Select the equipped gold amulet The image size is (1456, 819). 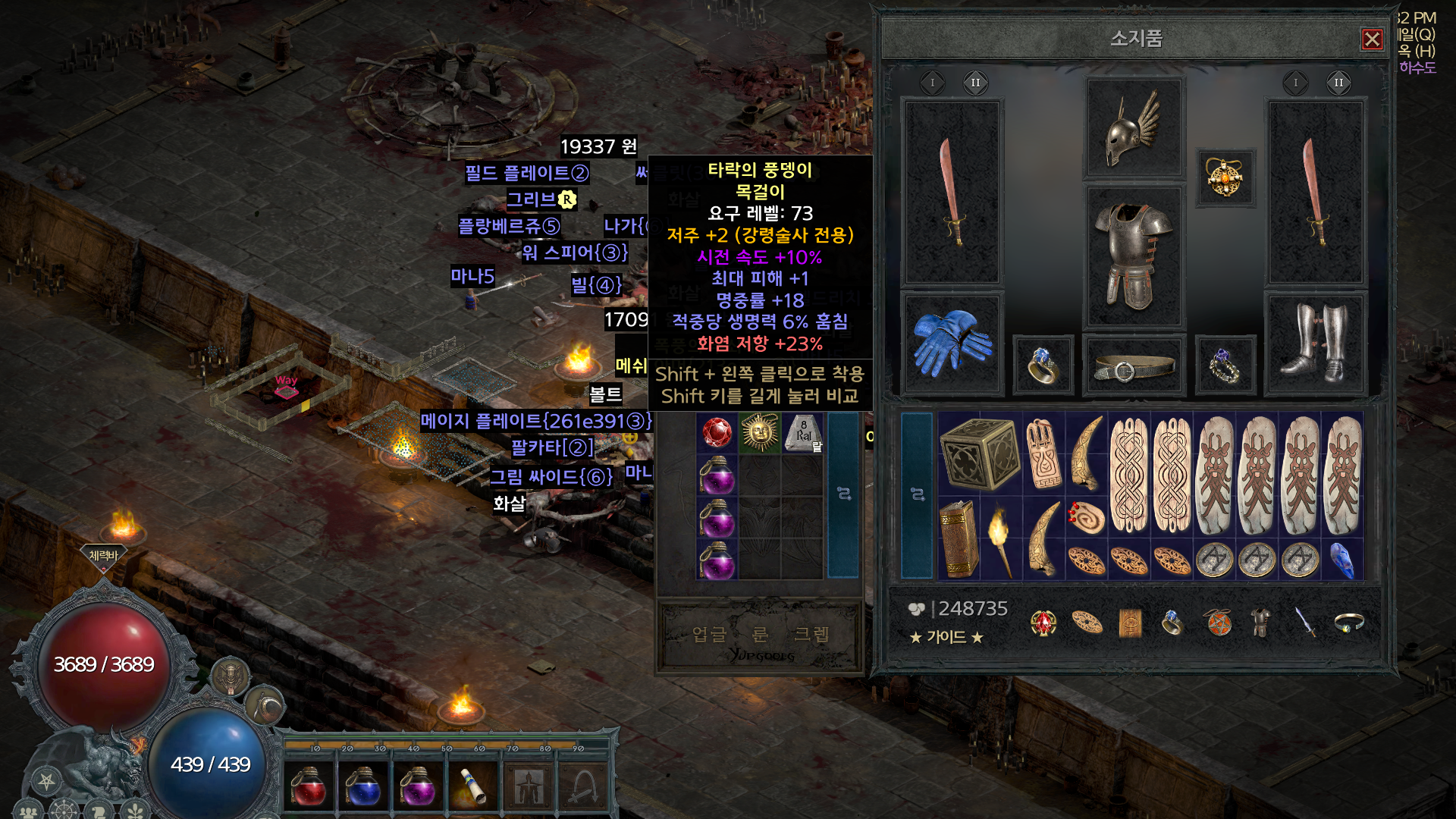point(1225,178)
